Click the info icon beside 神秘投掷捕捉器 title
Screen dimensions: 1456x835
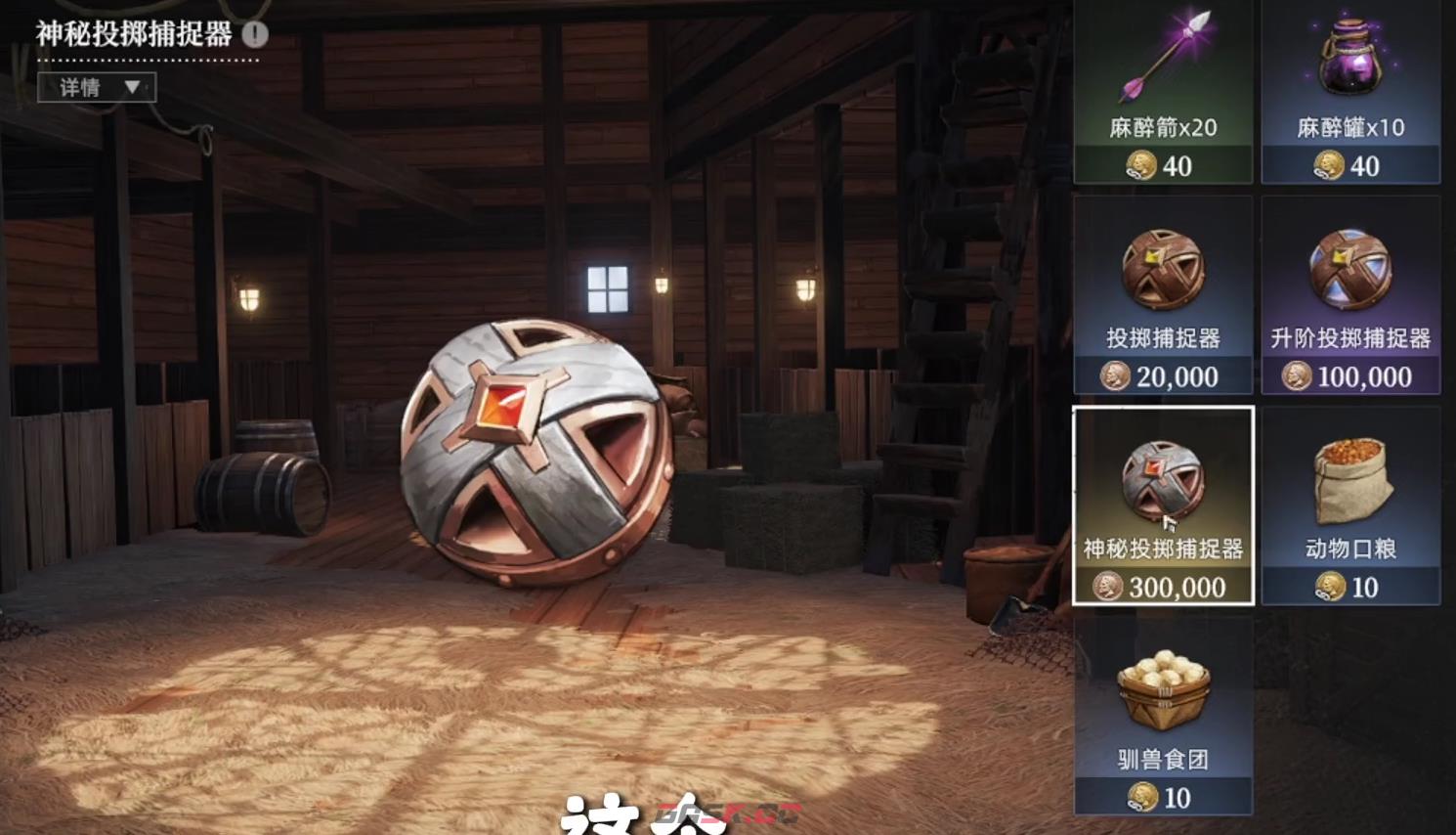[x=255, y=35]
